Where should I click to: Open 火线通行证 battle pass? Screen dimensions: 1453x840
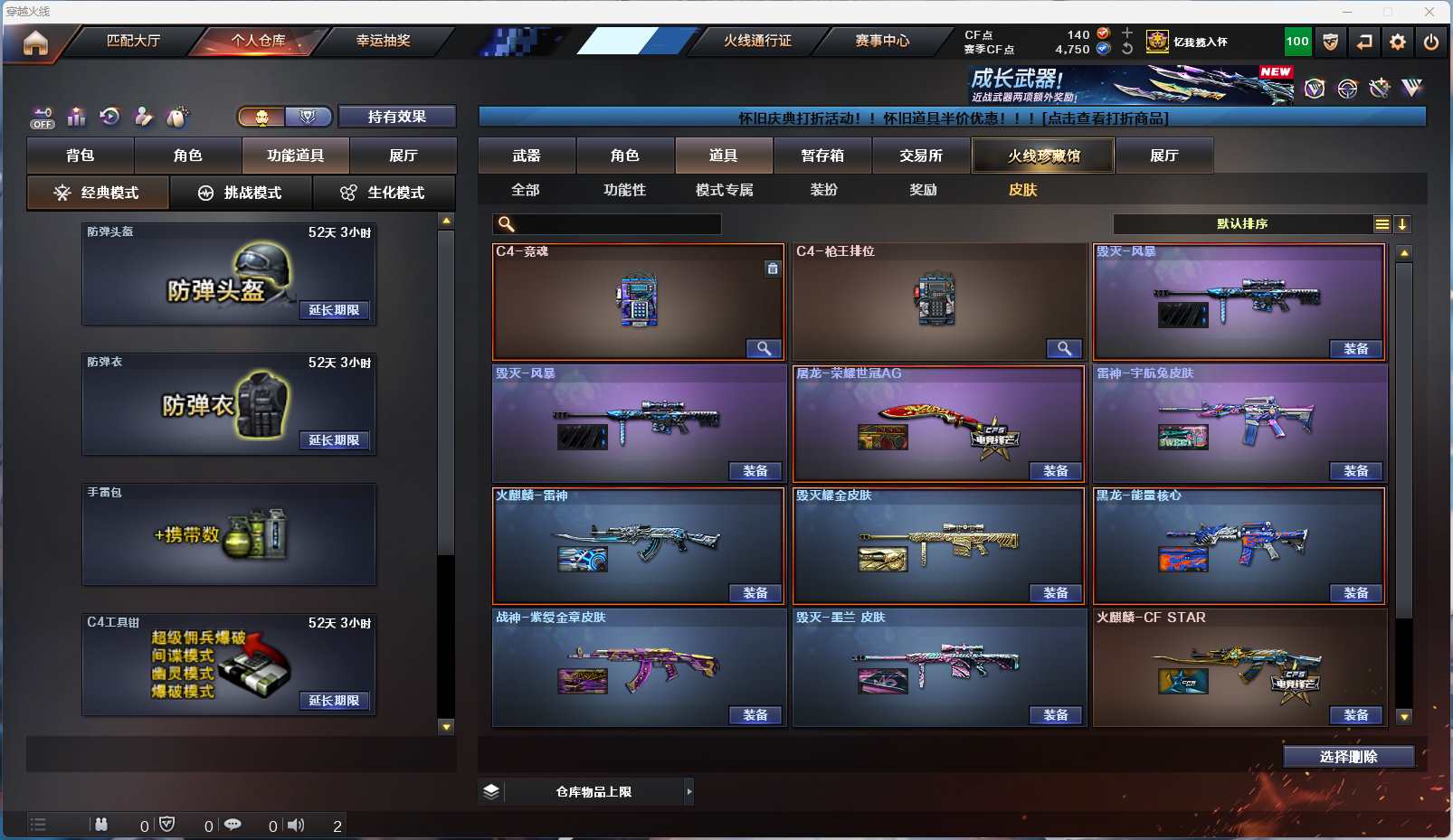[756, 41]
